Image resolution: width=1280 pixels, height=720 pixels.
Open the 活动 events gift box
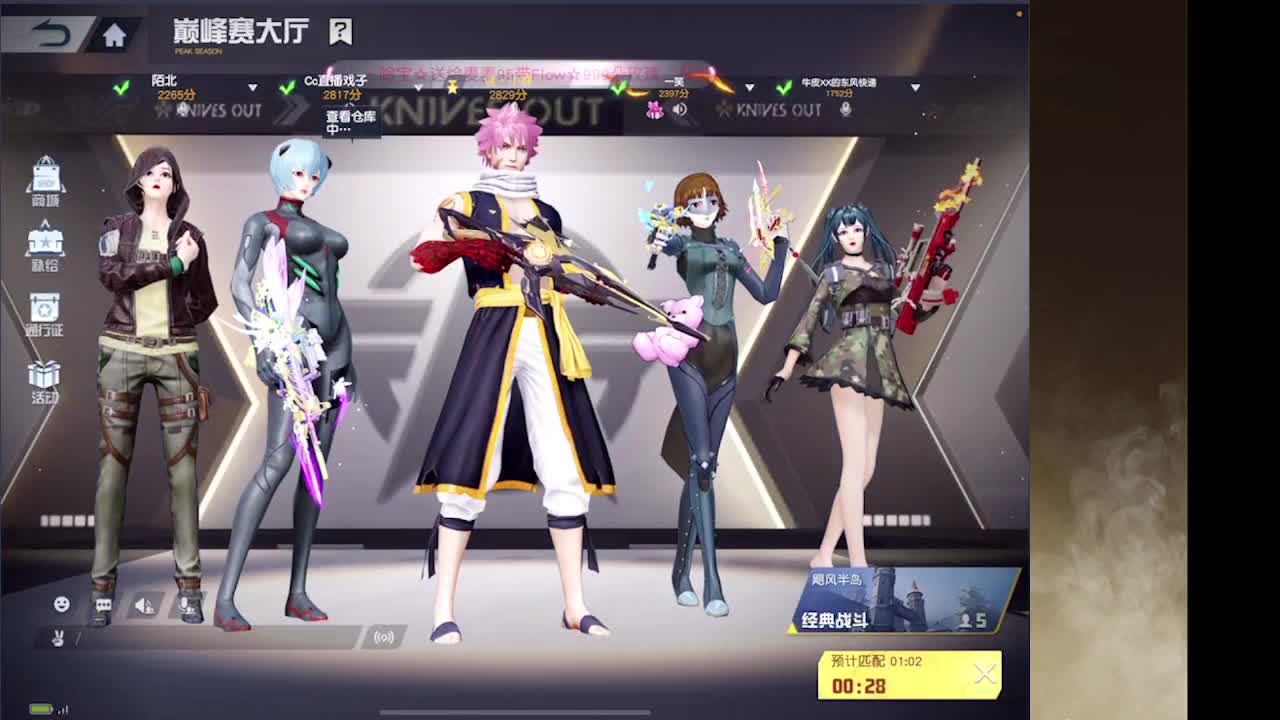click(45, 380)
